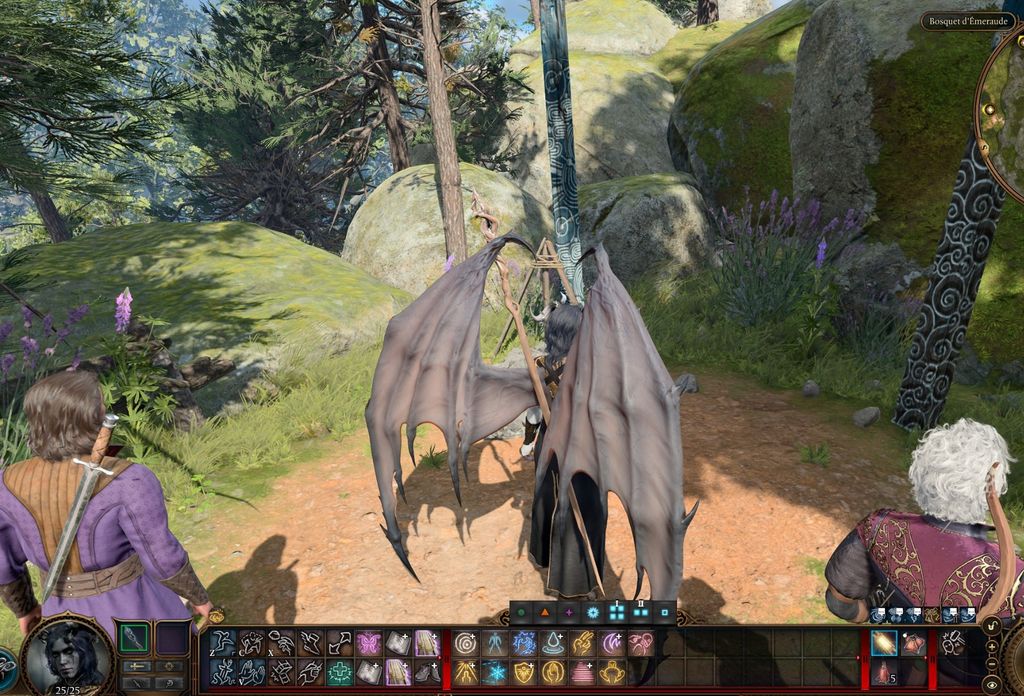Open the circular minimap
The width and height of the screenshot is (1024, 696).
pos(1003,110)
